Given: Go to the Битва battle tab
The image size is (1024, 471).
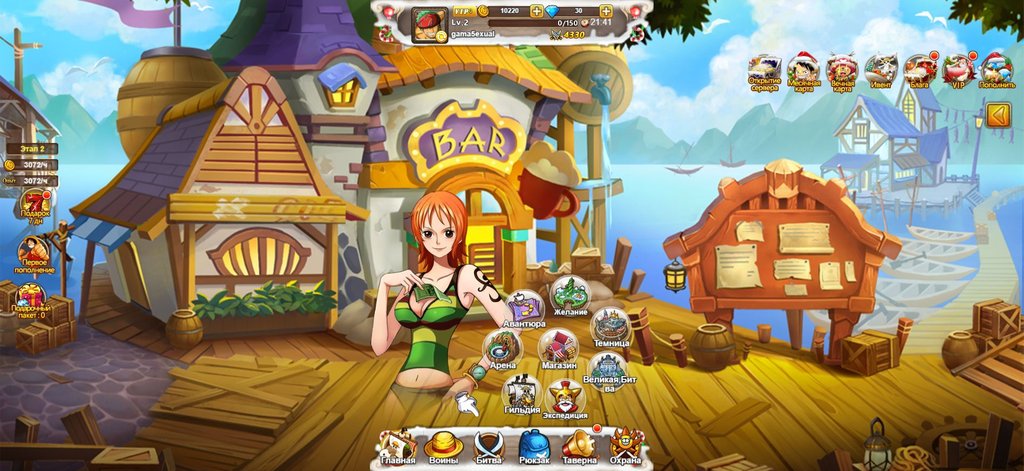Looking at the screenshot, I should (x=488, y=447).
